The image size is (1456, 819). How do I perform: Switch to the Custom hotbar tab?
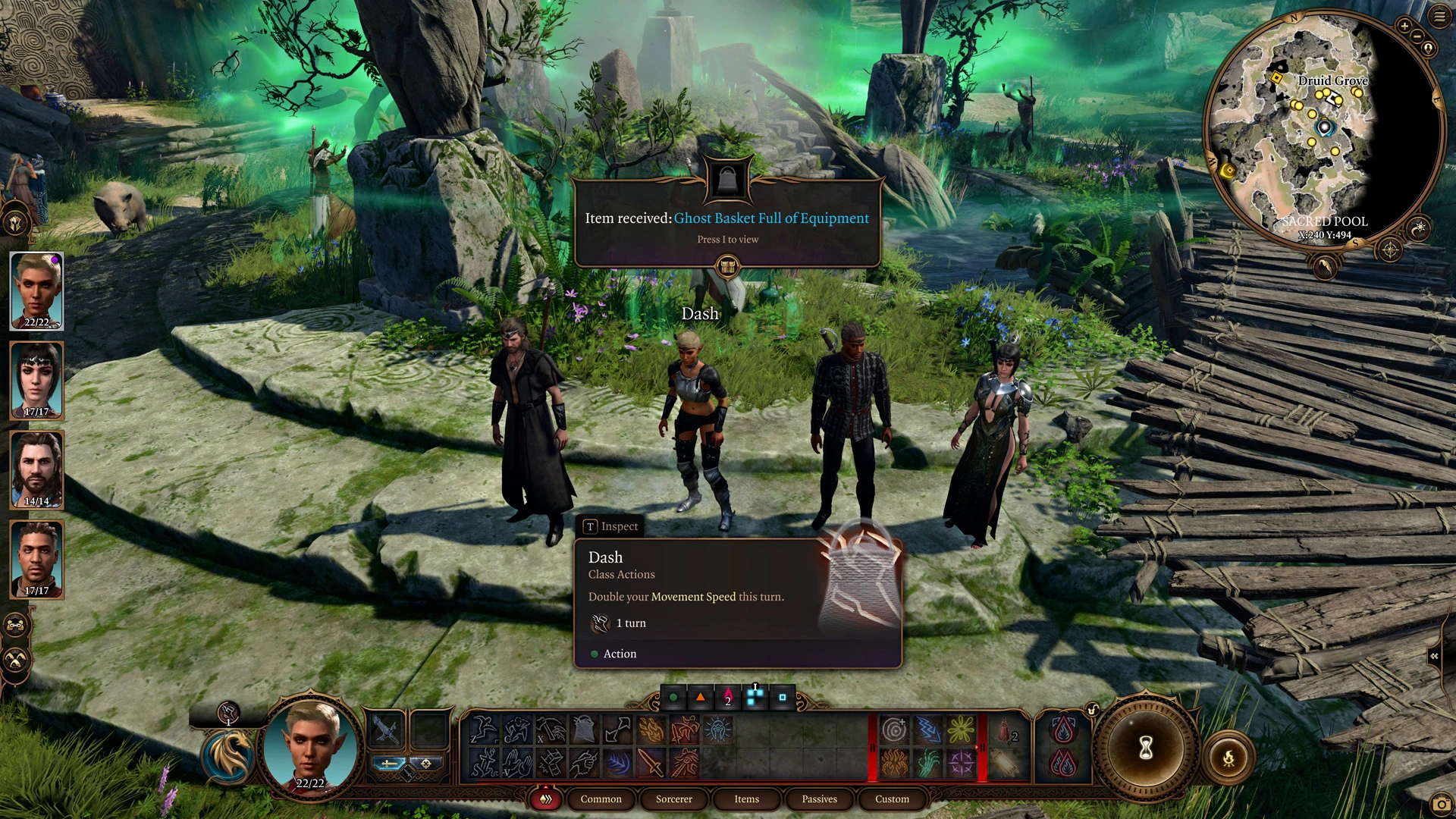tap(892, 799)
